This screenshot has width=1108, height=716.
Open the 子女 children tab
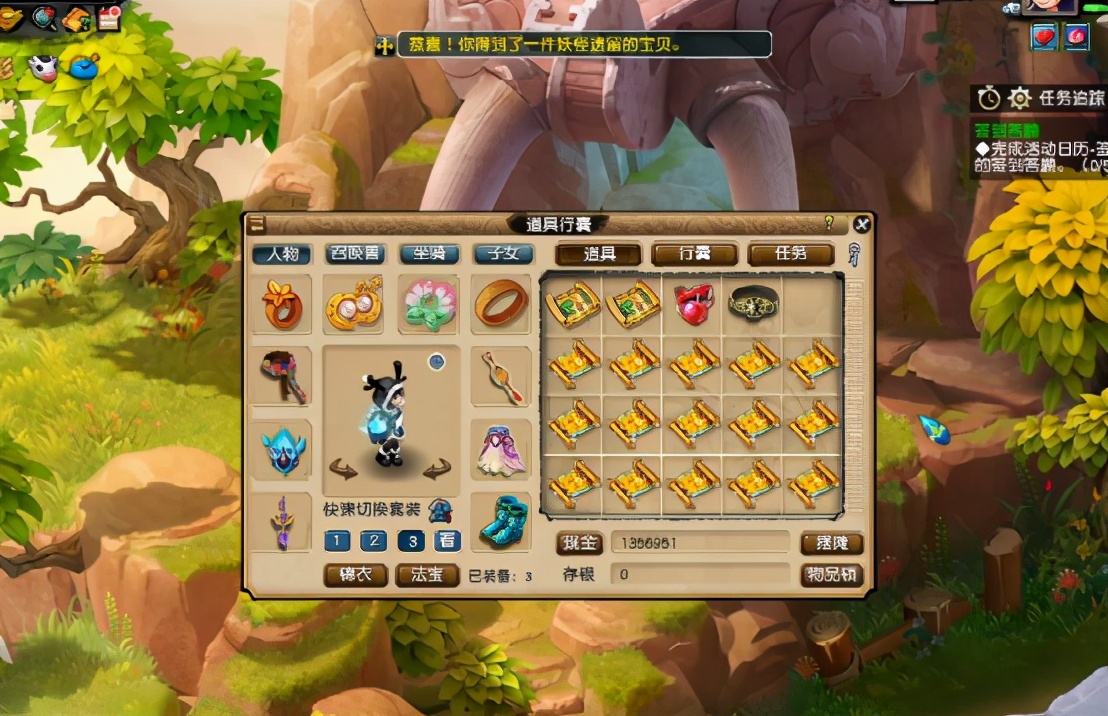[503, 254]
